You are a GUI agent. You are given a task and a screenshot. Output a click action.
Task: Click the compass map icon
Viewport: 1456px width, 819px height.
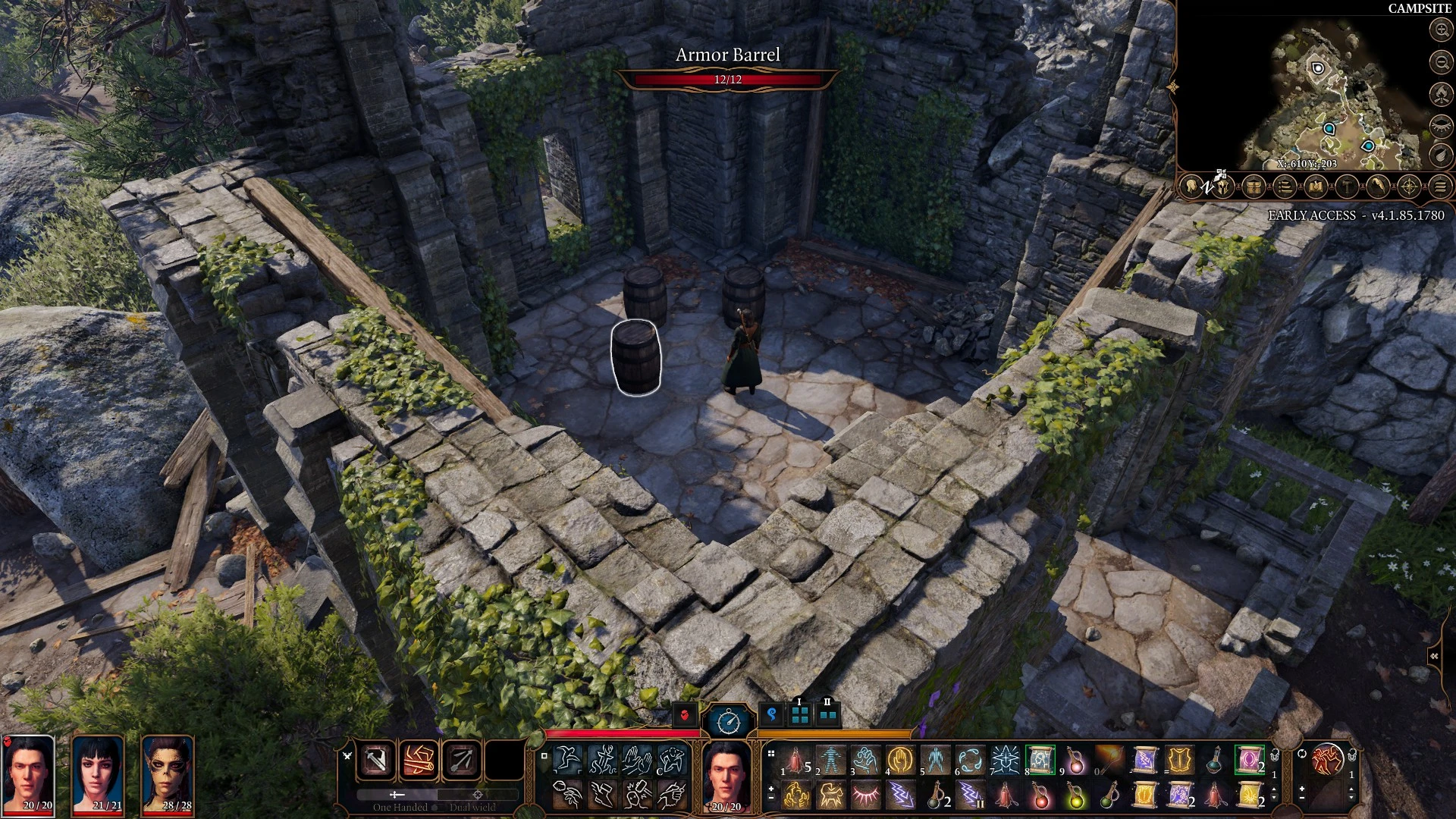pos(1409,186)
